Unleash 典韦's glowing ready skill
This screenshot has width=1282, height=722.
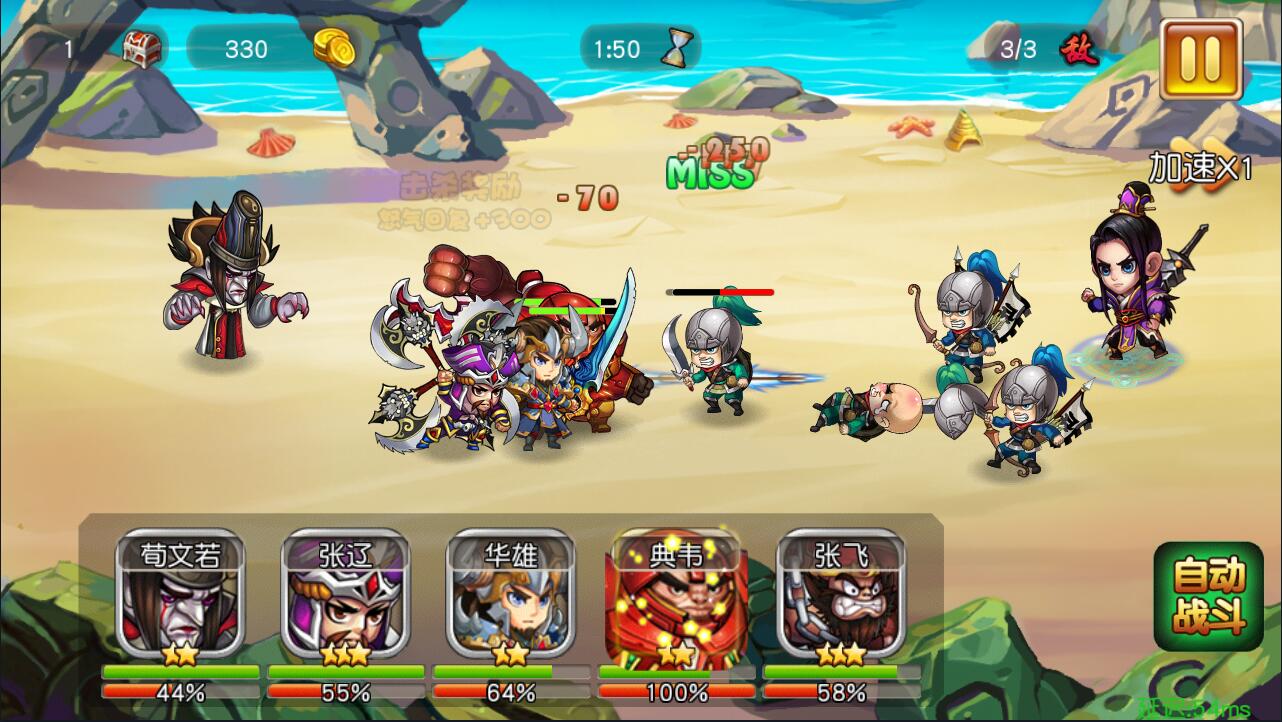[x=676, y=595]
